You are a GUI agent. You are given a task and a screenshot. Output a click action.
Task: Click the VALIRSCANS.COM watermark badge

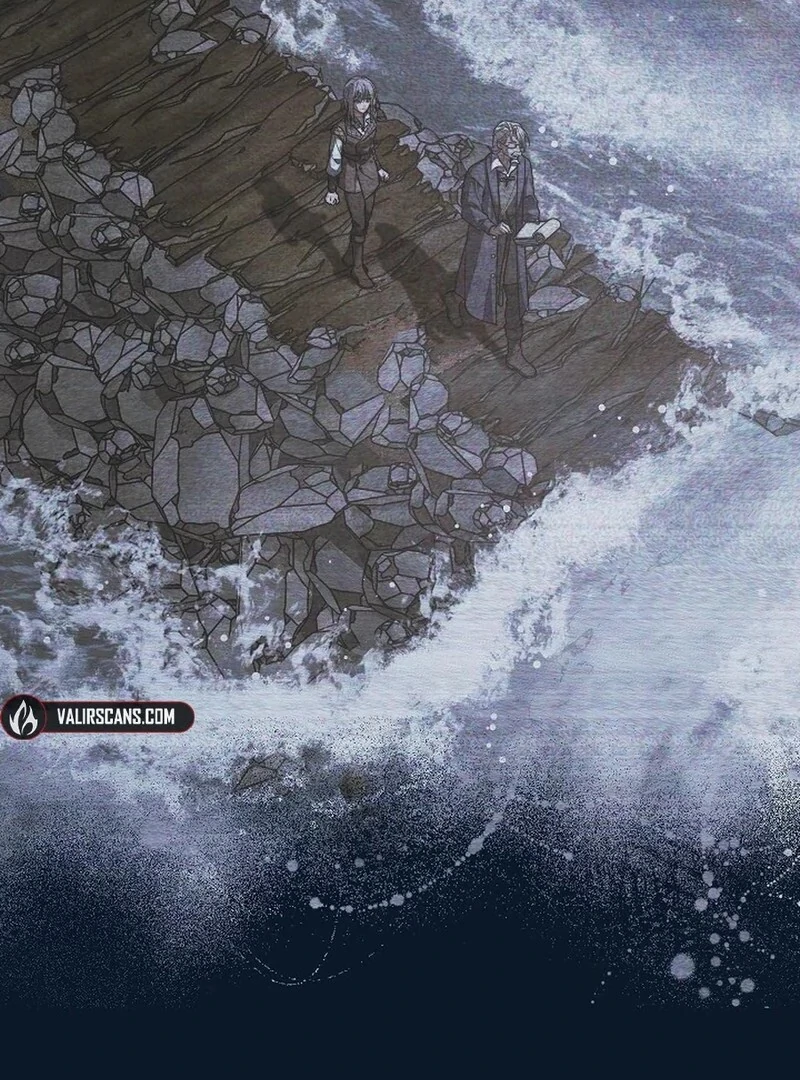tap(98, 717)
